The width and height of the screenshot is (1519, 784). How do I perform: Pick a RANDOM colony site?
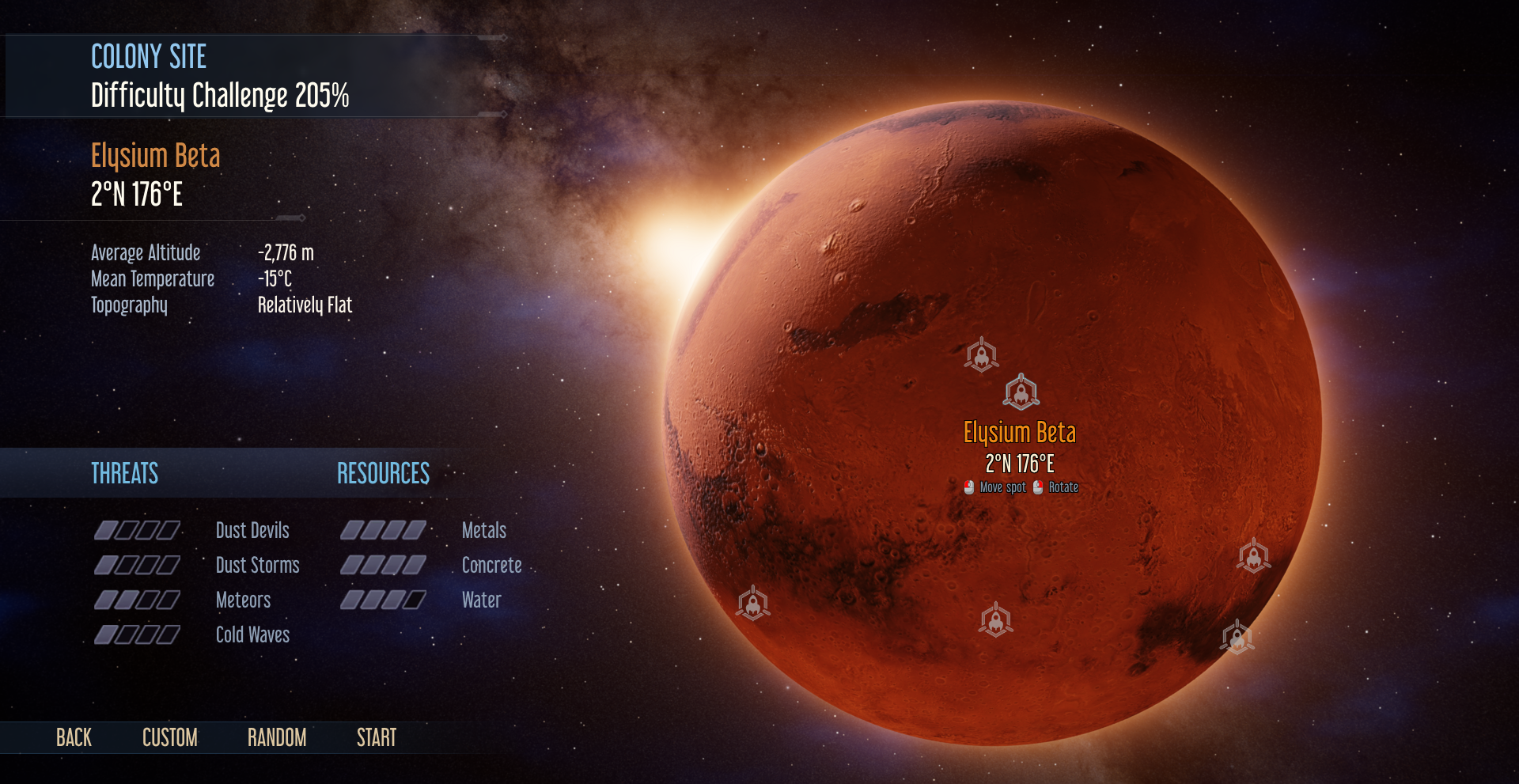point(276,738)
